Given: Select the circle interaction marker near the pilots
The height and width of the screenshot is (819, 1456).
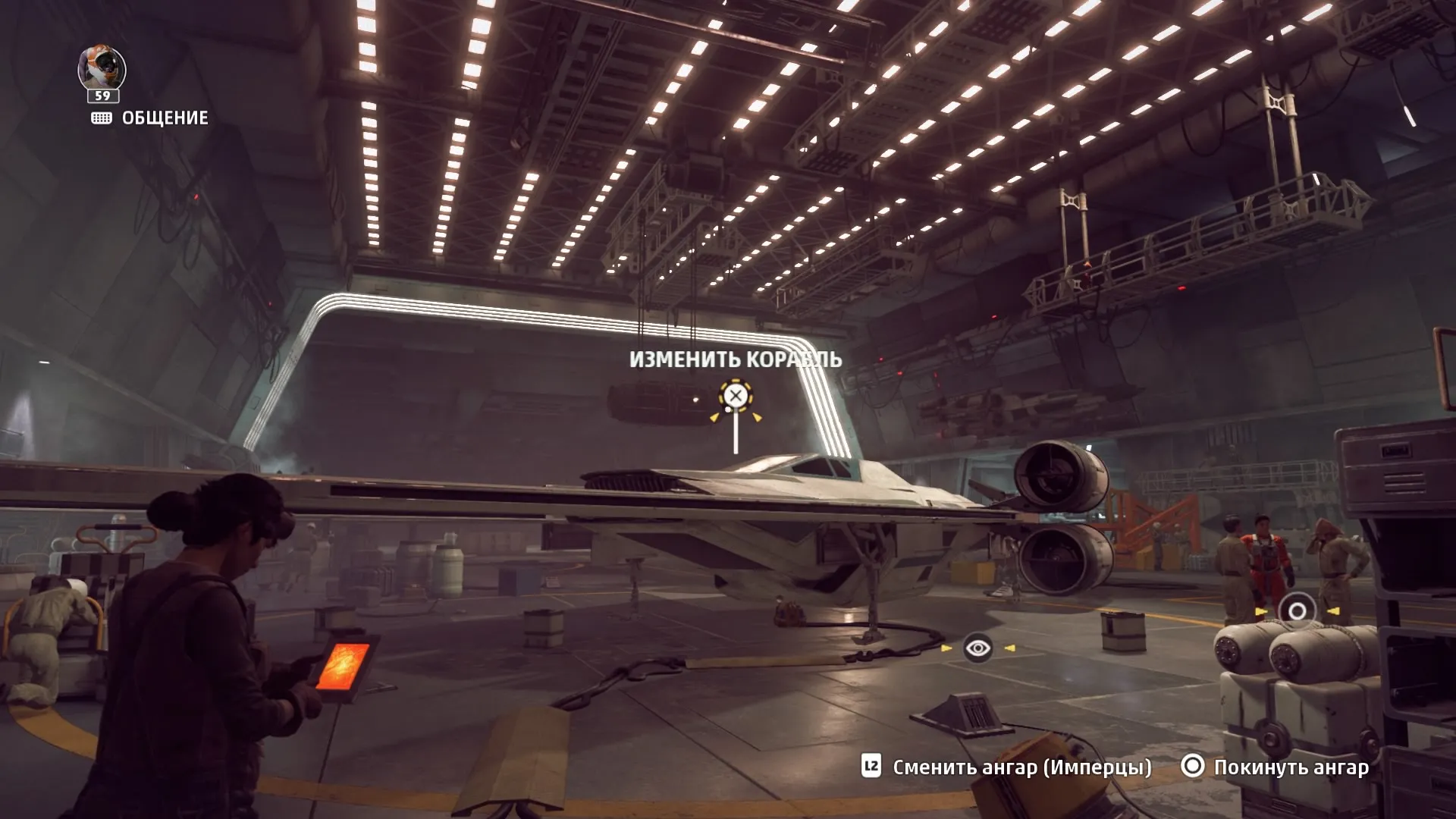Looking at the screenshot, I should [x=1297, y=611].
